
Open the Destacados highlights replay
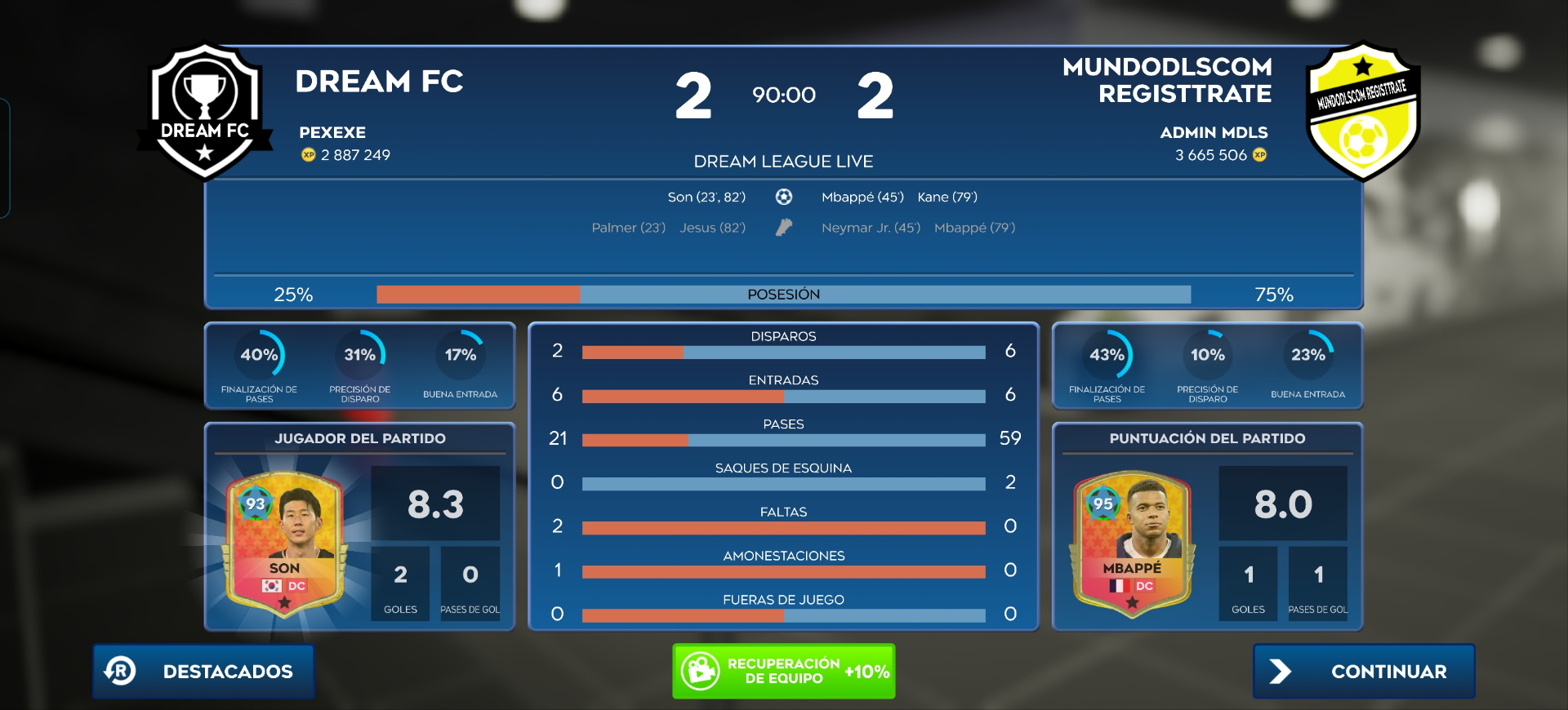(x=203, y=671)
